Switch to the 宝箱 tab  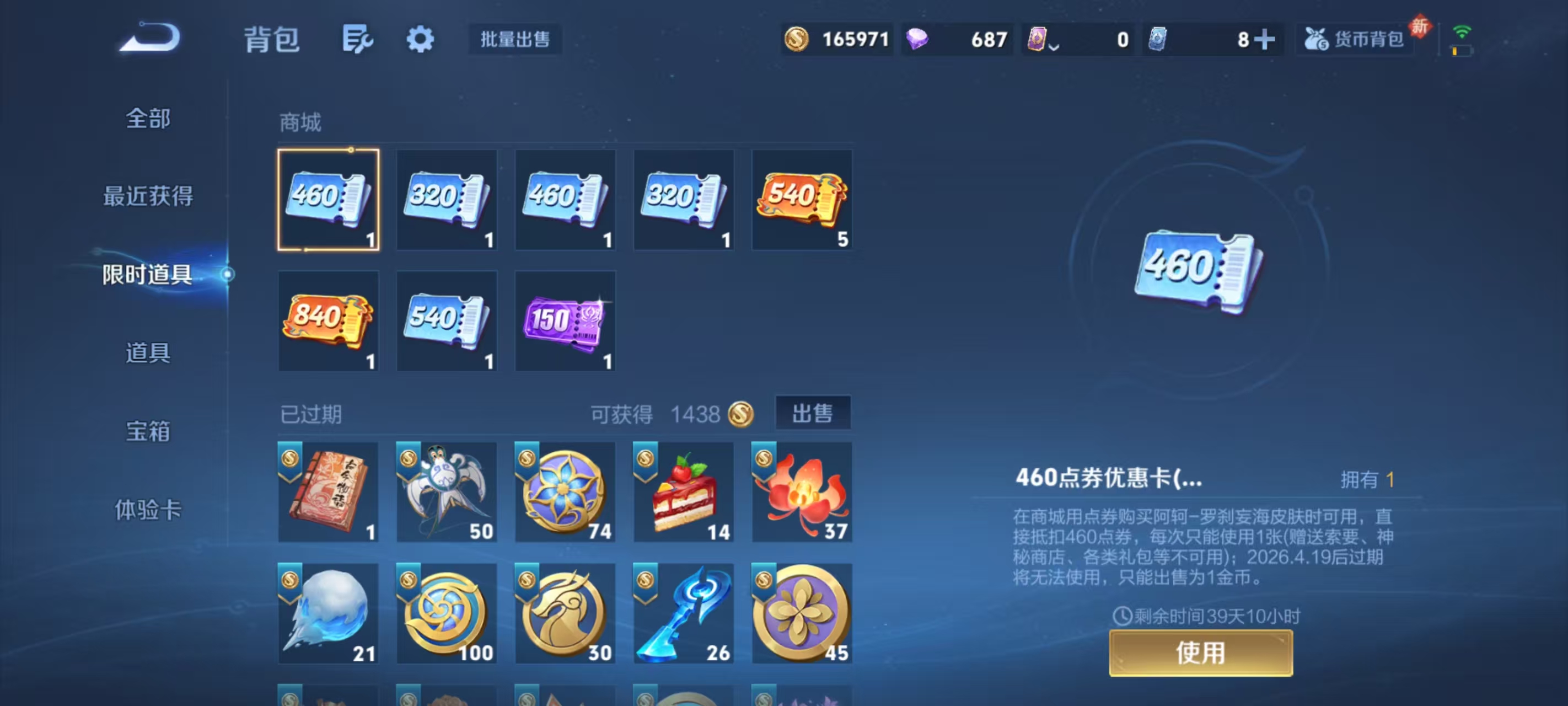point(148,432)
